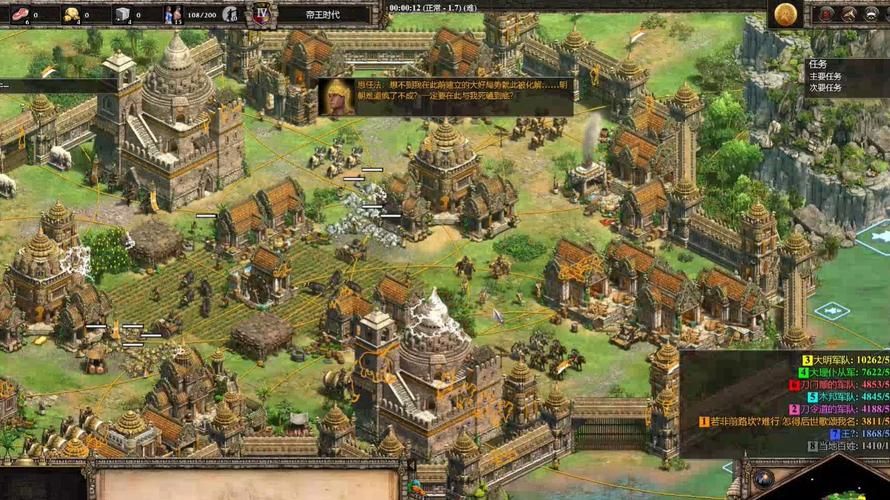Click the gold resource icon
This screenshot has width=890, height=500.
click(x=72, y=14)
